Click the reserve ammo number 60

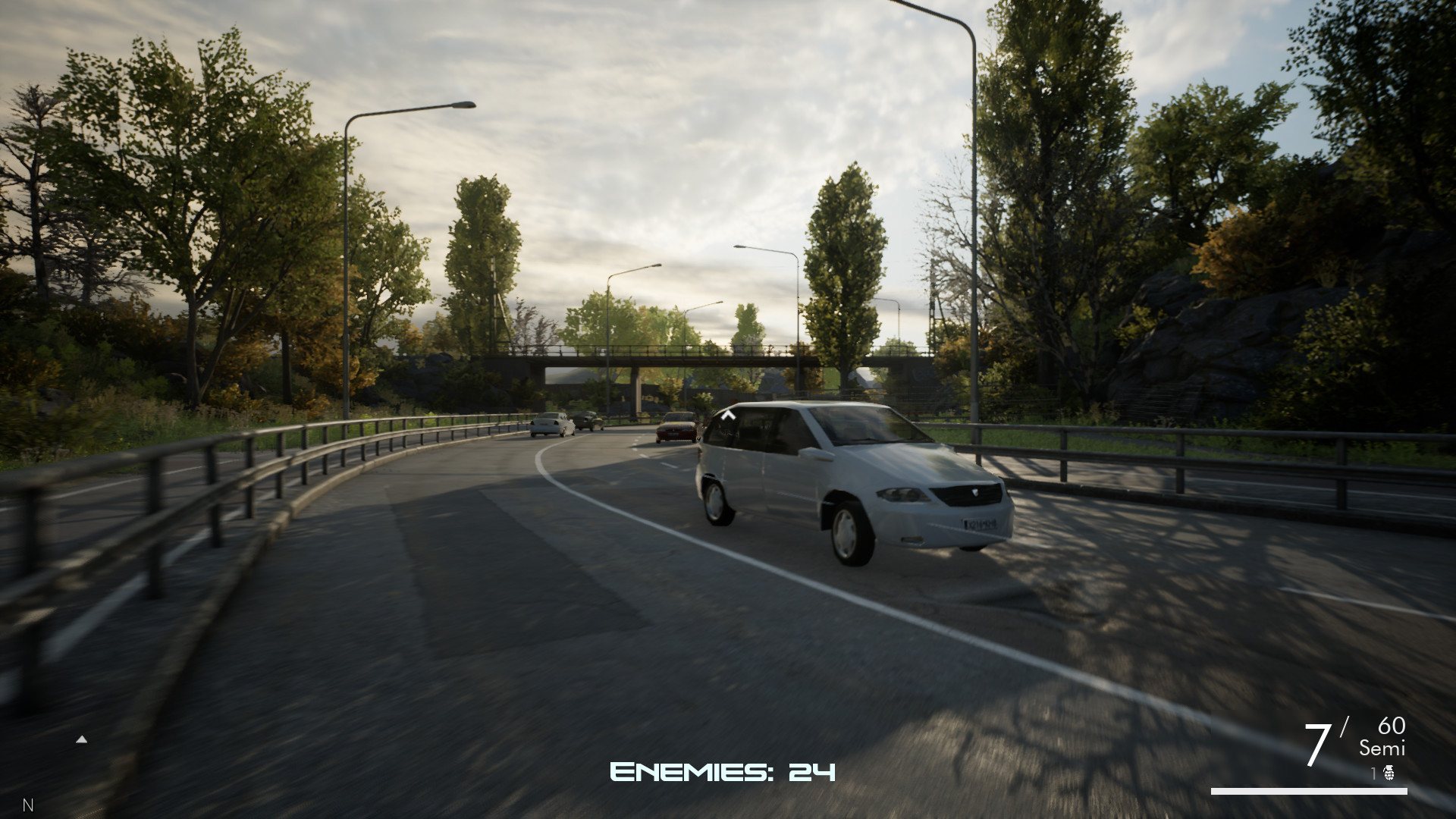1390,726
